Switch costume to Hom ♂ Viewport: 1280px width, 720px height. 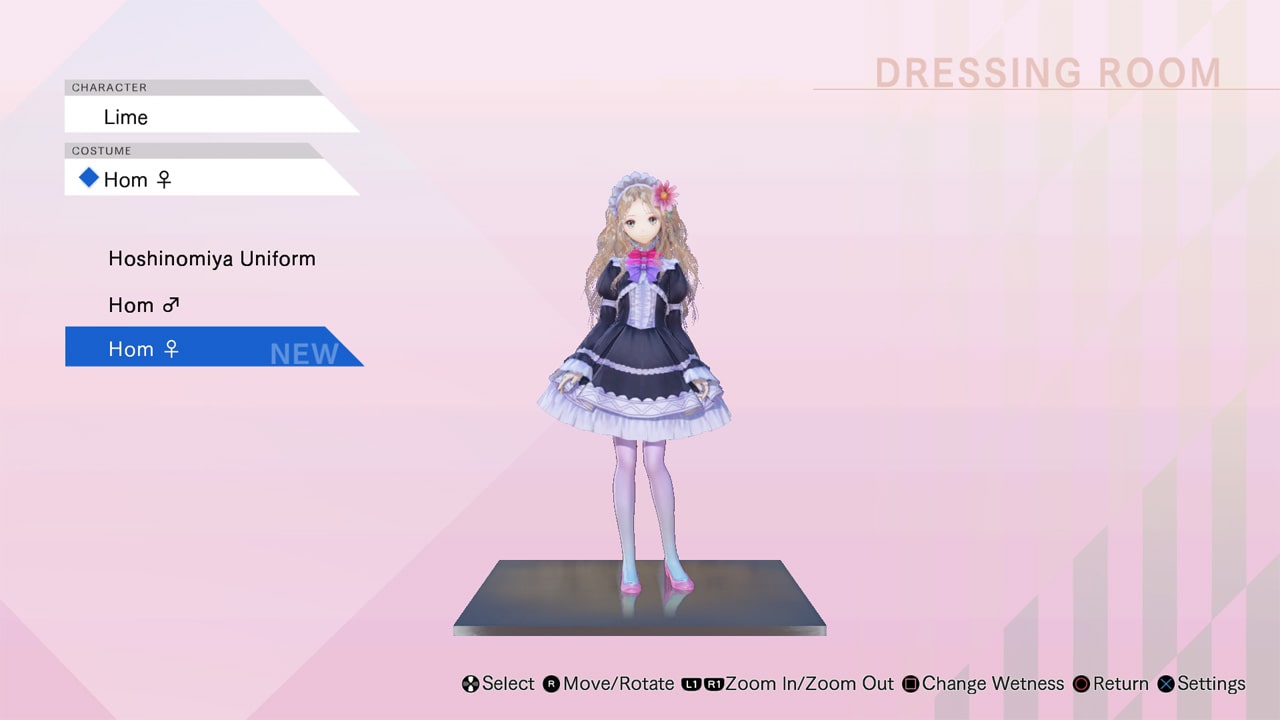144,305
